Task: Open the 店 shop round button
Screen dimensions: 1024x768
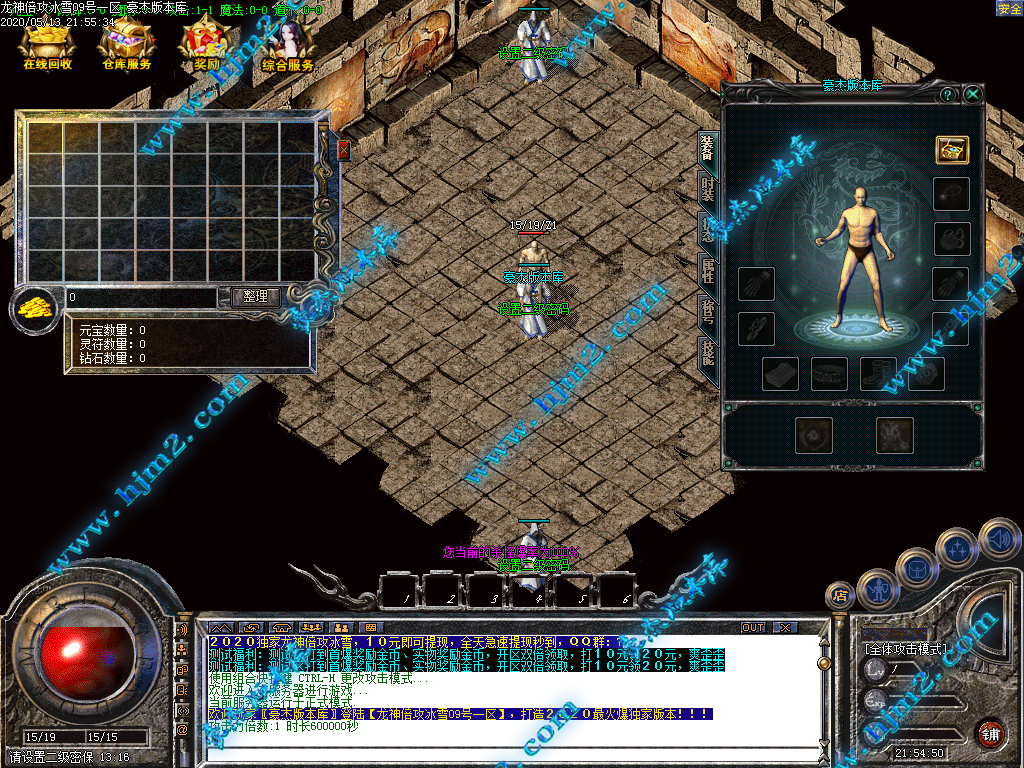Action: click(839, 596)
